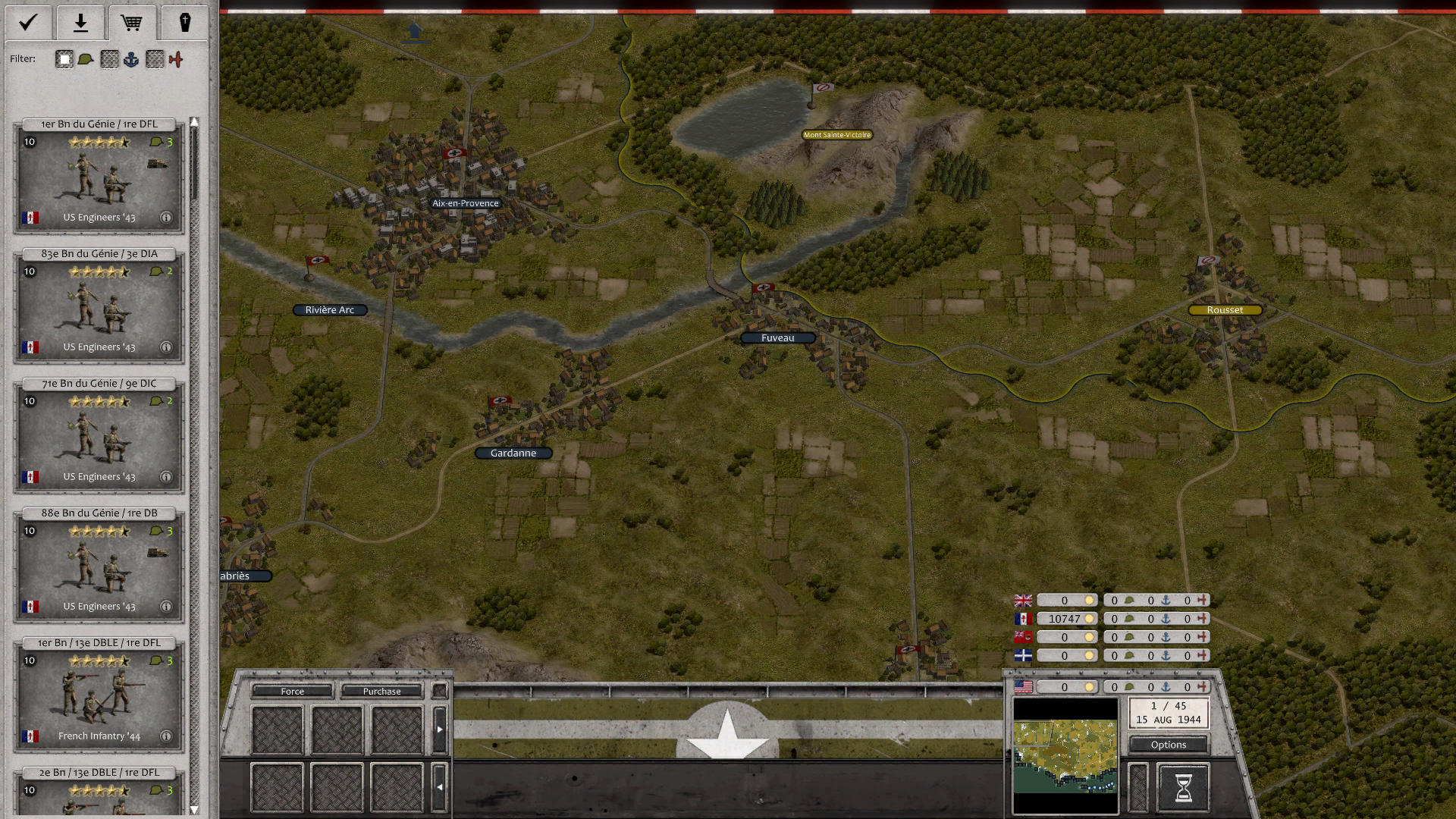Expand more unit slots with the right arrow

pos(440,727)
